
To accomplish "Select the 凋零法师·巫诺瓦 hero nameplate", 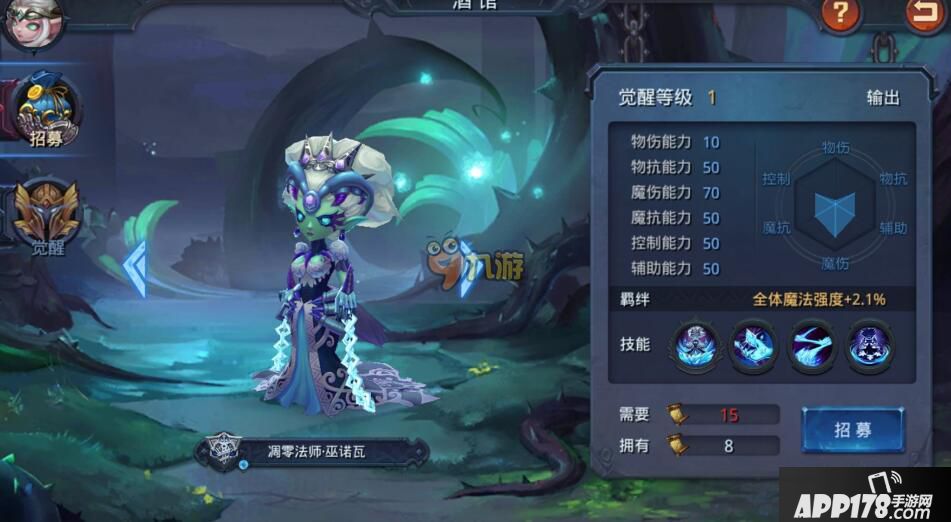I will coord(313,452).
